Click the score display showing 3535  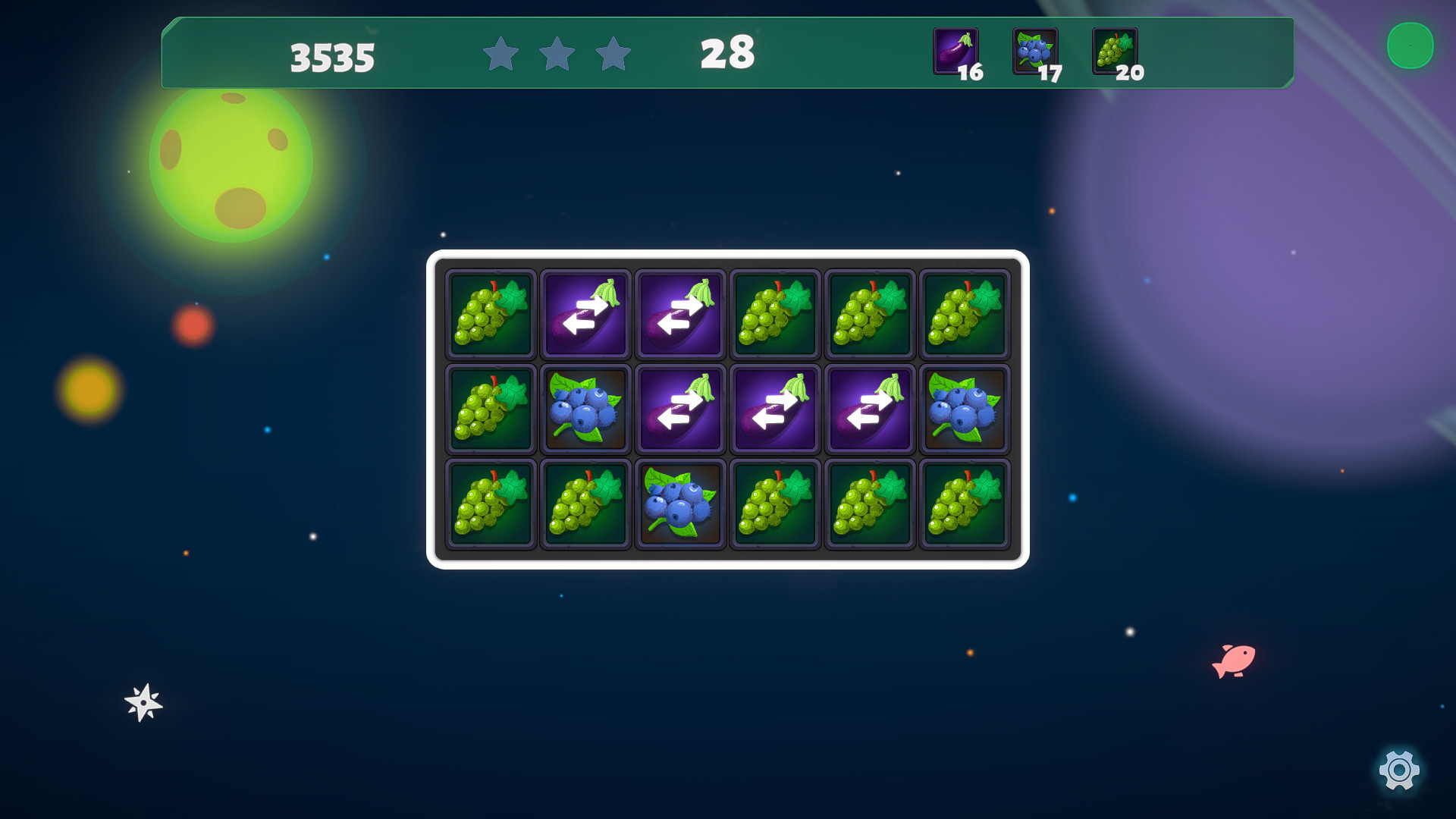click(x=331, y=55)
